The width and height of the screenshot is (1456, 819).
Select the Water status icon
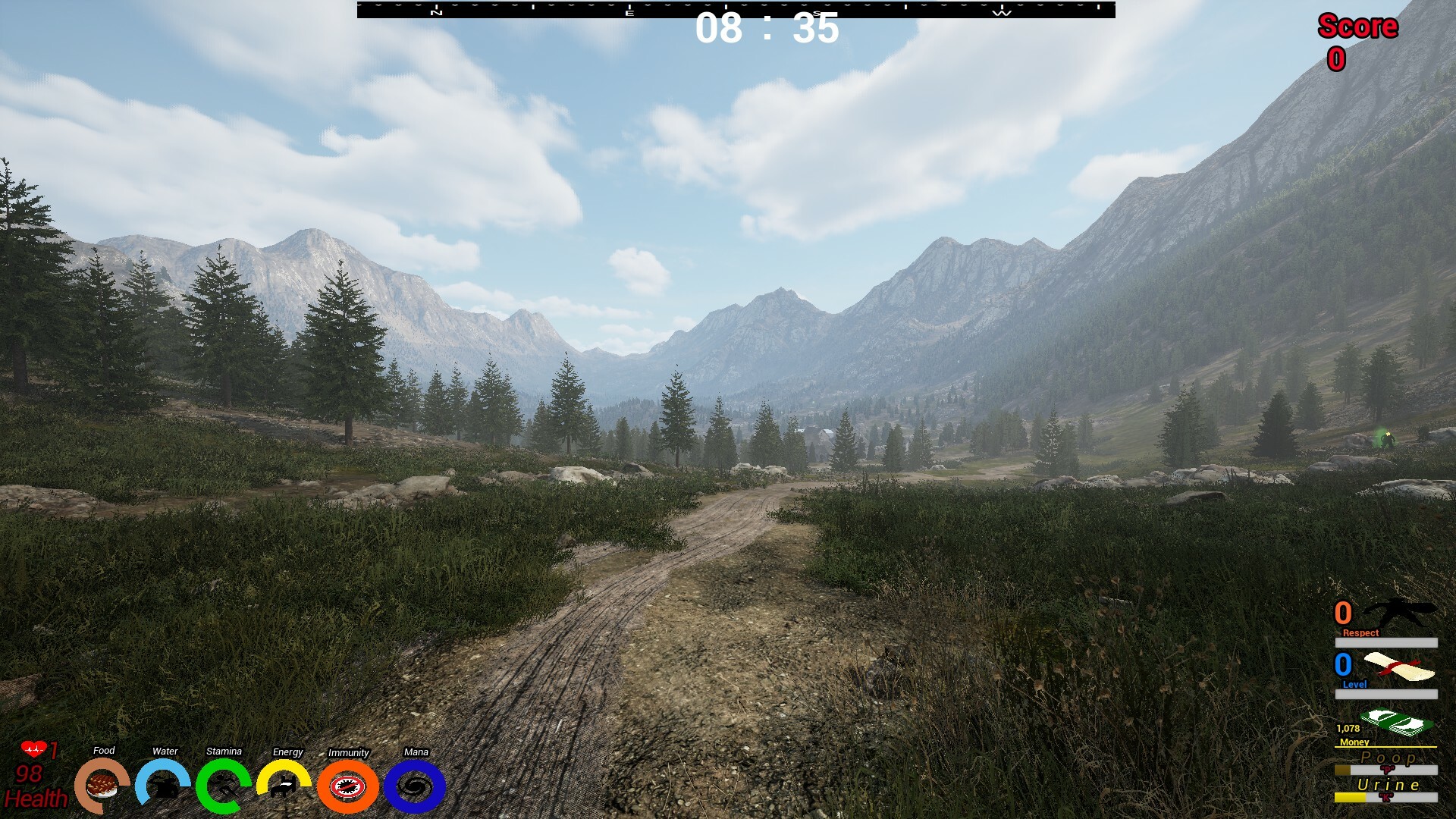click(163, 786)
